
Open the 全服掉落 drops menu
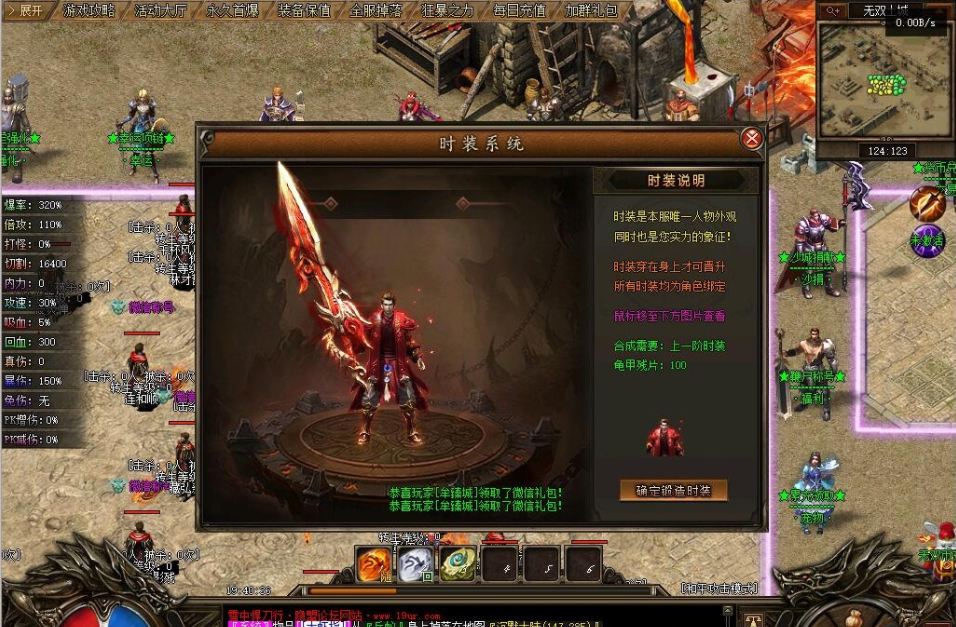376,11
